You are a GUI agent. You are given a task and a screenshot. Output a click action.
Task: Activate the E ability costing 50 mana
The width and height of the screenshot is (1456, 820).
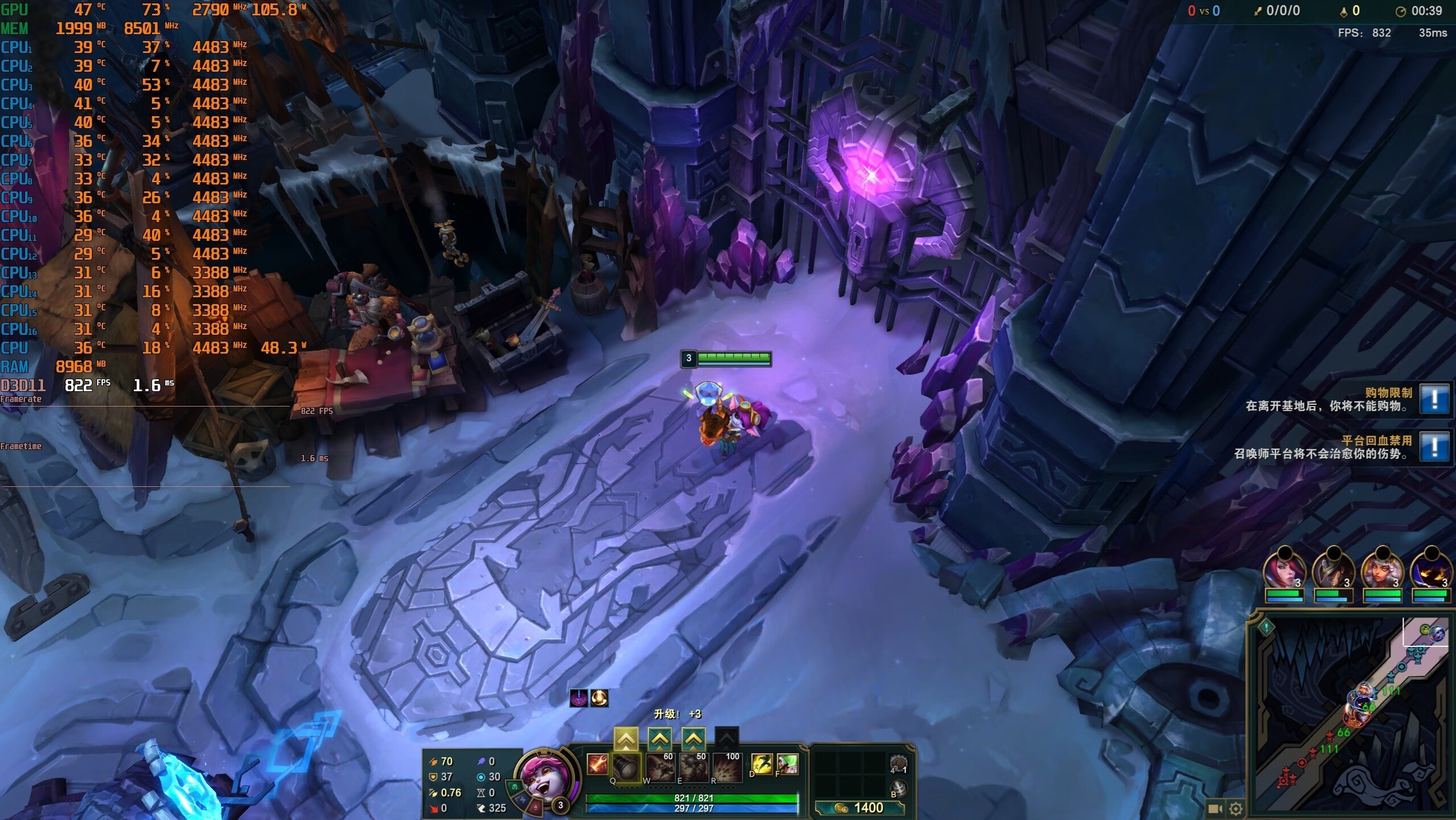[694, 766]
